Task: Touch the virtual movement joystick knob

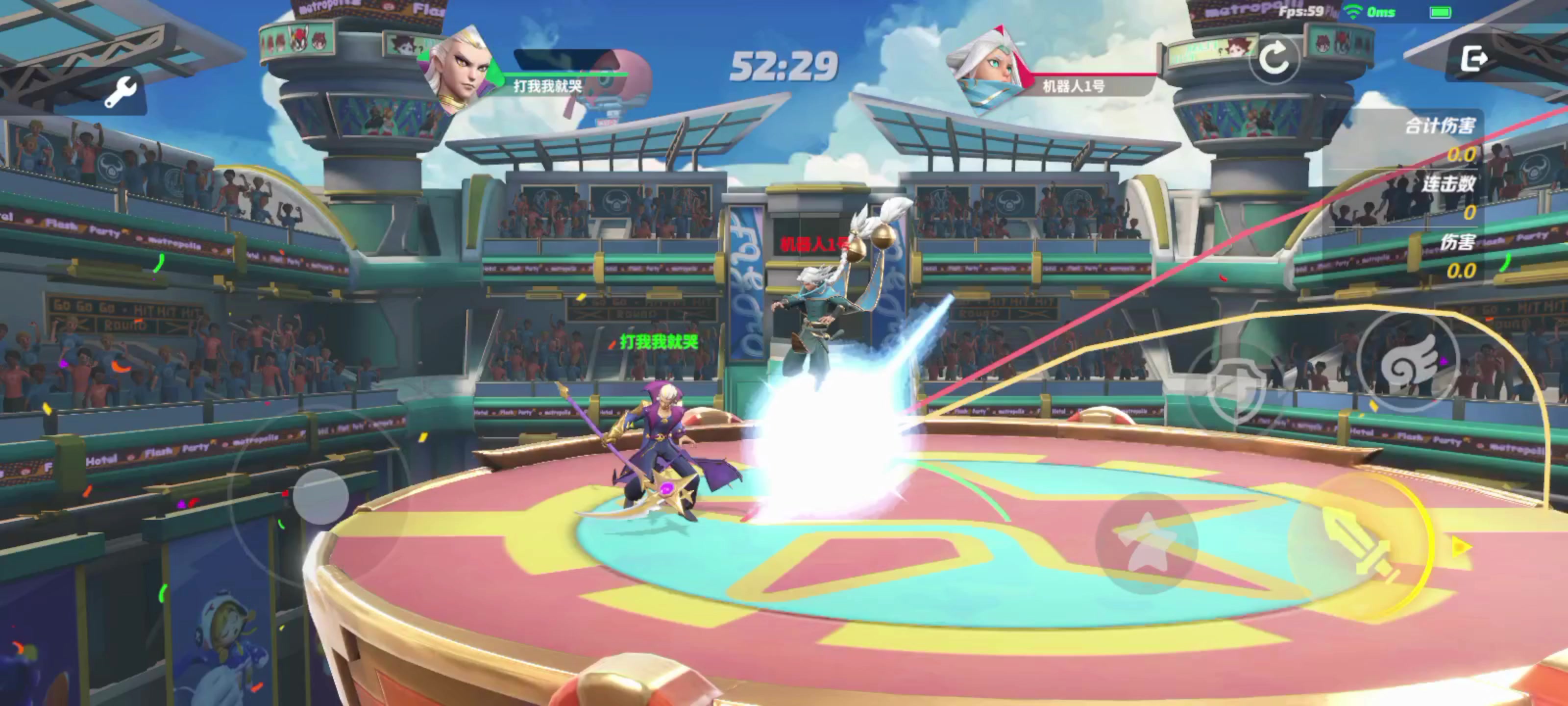Action: pos(321,497)
